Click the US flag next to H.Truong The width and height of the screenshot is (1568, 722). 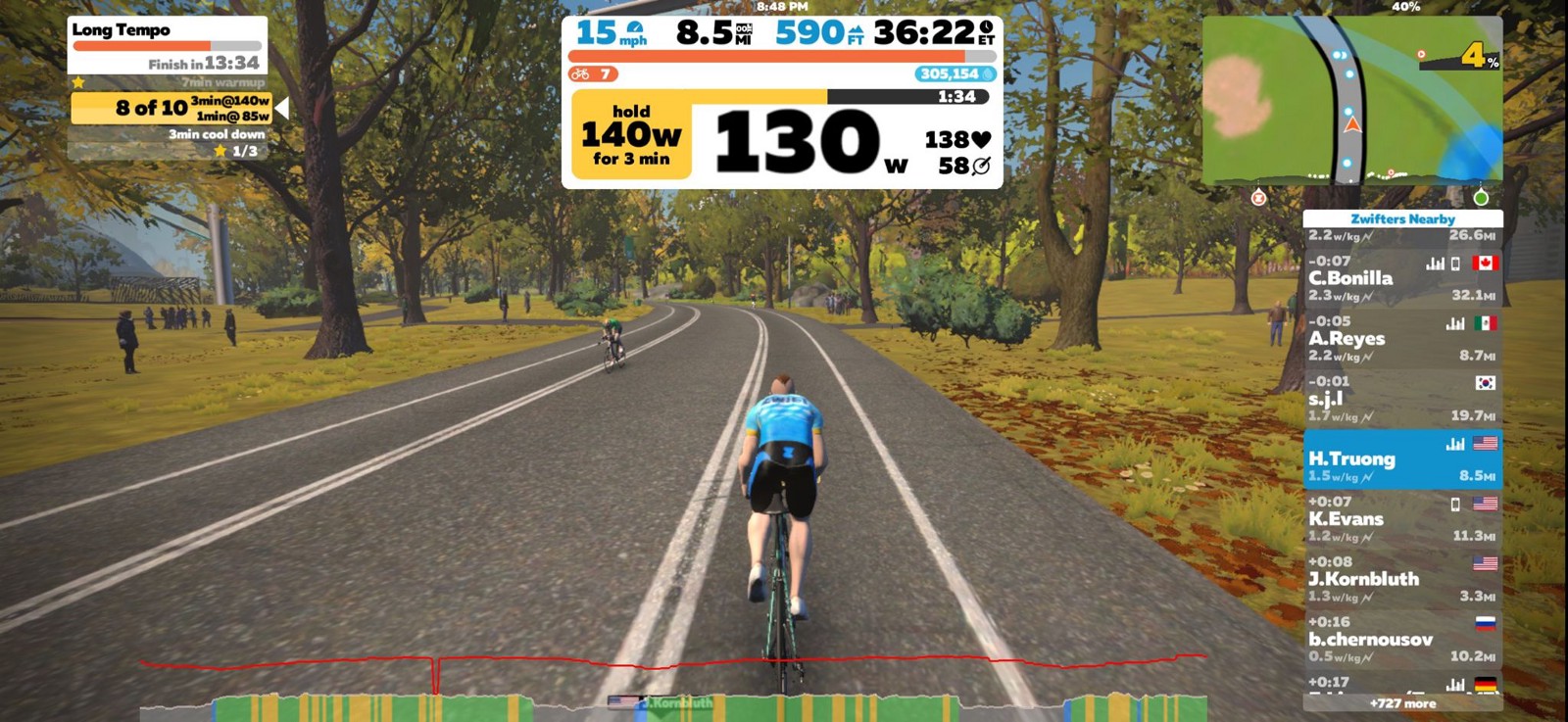click(1484, 443)
